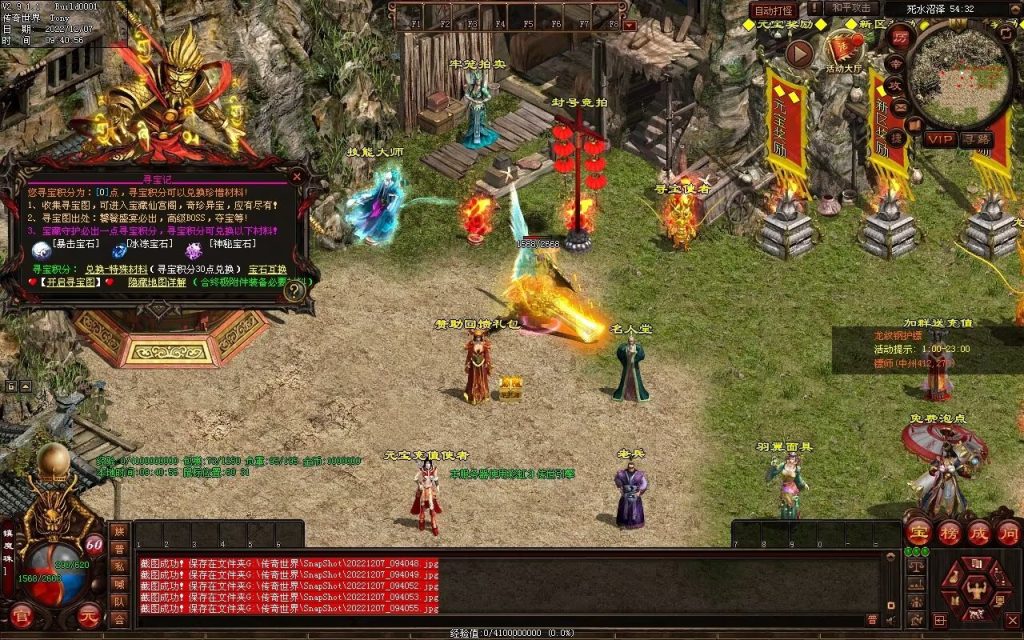Click the question mark help button

pos(293,291)
